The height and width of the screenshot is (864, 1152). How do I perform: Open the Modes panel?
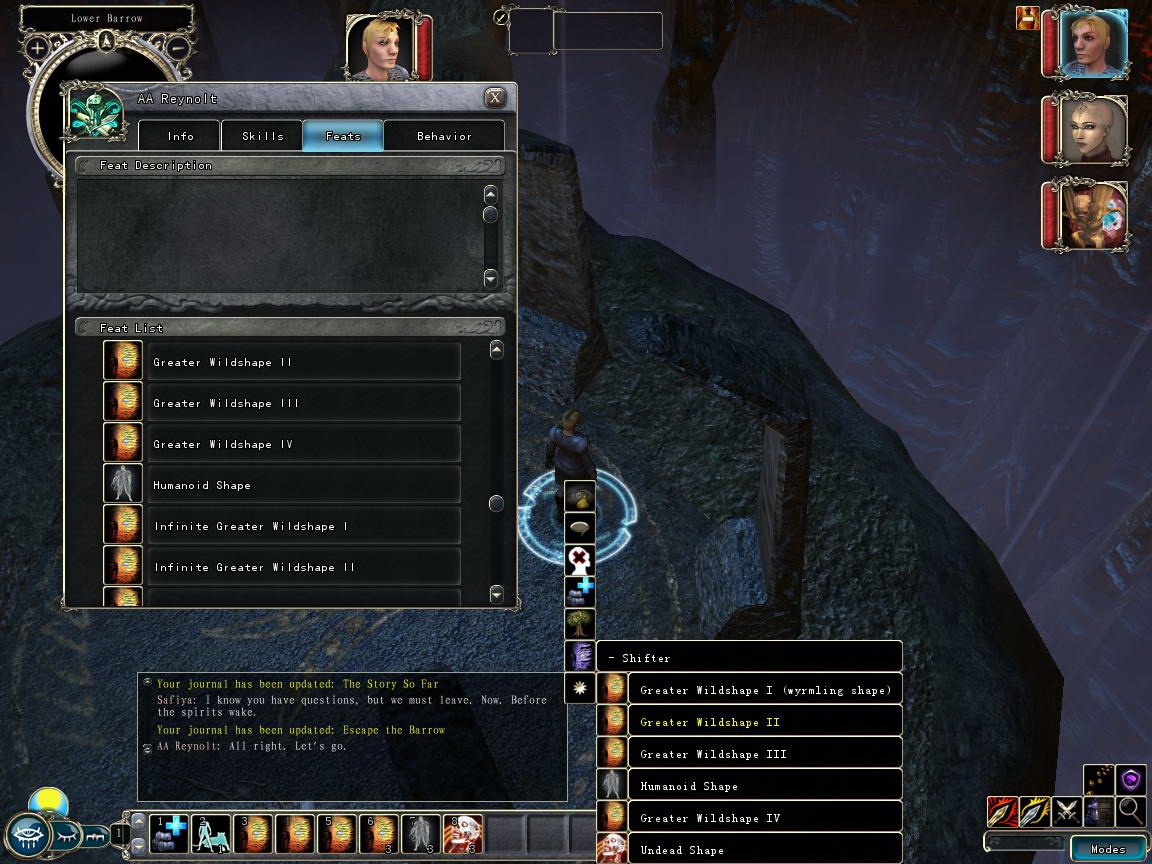1107,849
